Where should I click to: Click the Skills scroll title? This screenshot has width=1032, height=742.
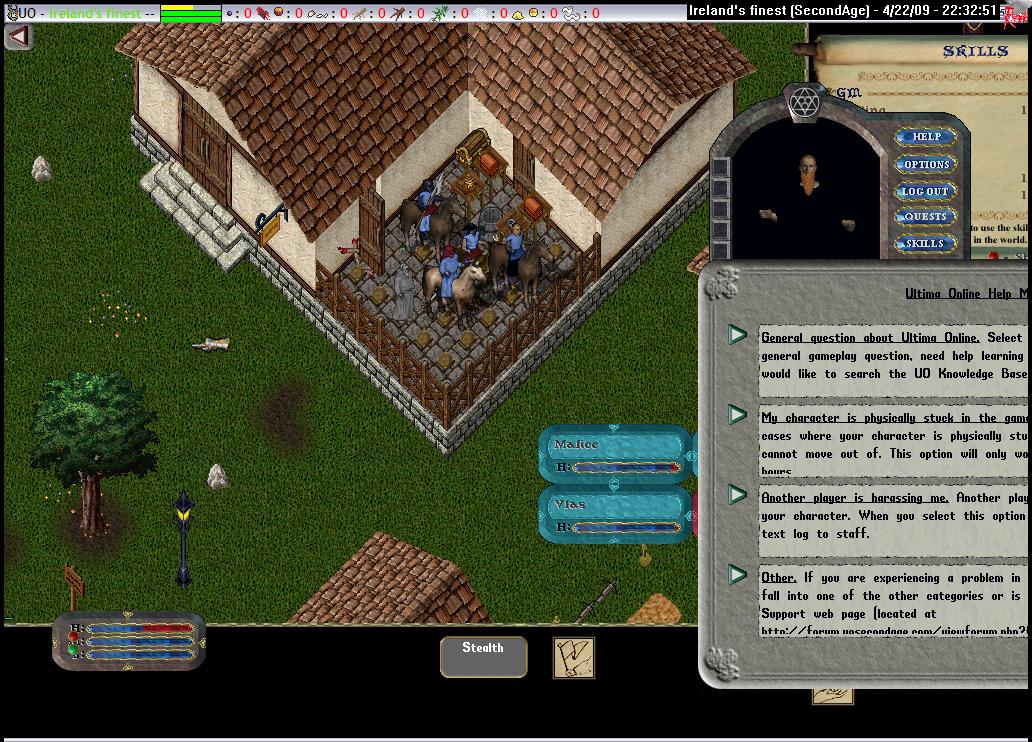click(x=975, y=51)
